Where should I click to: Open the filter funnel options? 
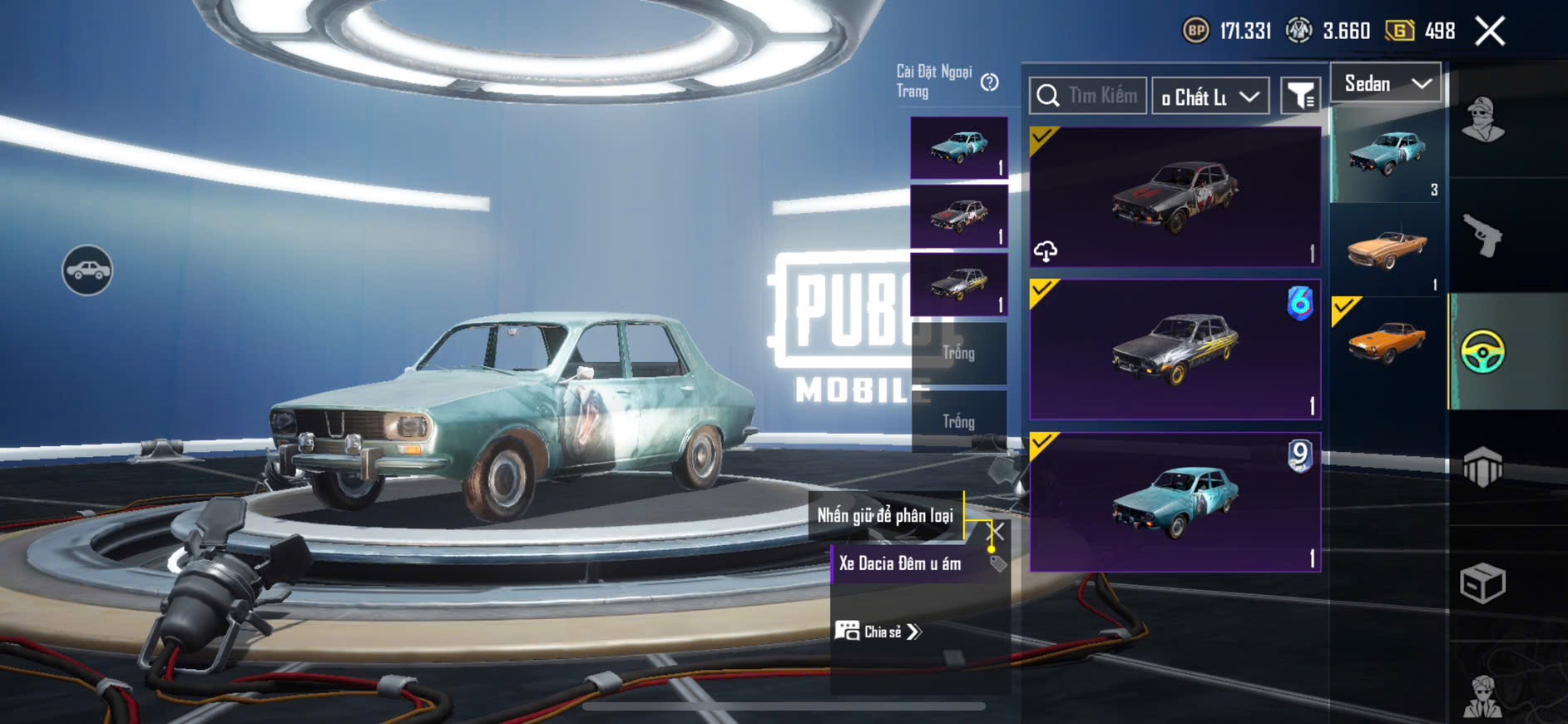[1299, 97]
